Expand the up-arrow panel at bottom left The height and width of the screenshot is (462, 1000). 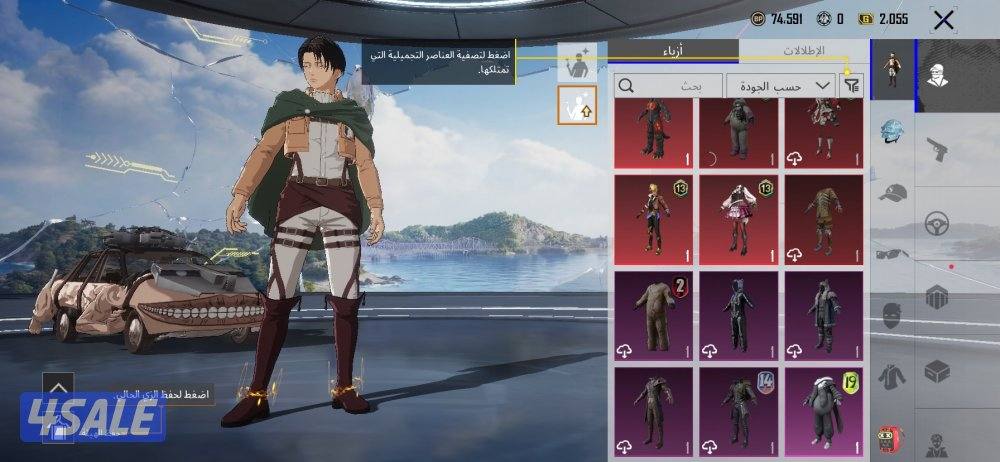58,386
